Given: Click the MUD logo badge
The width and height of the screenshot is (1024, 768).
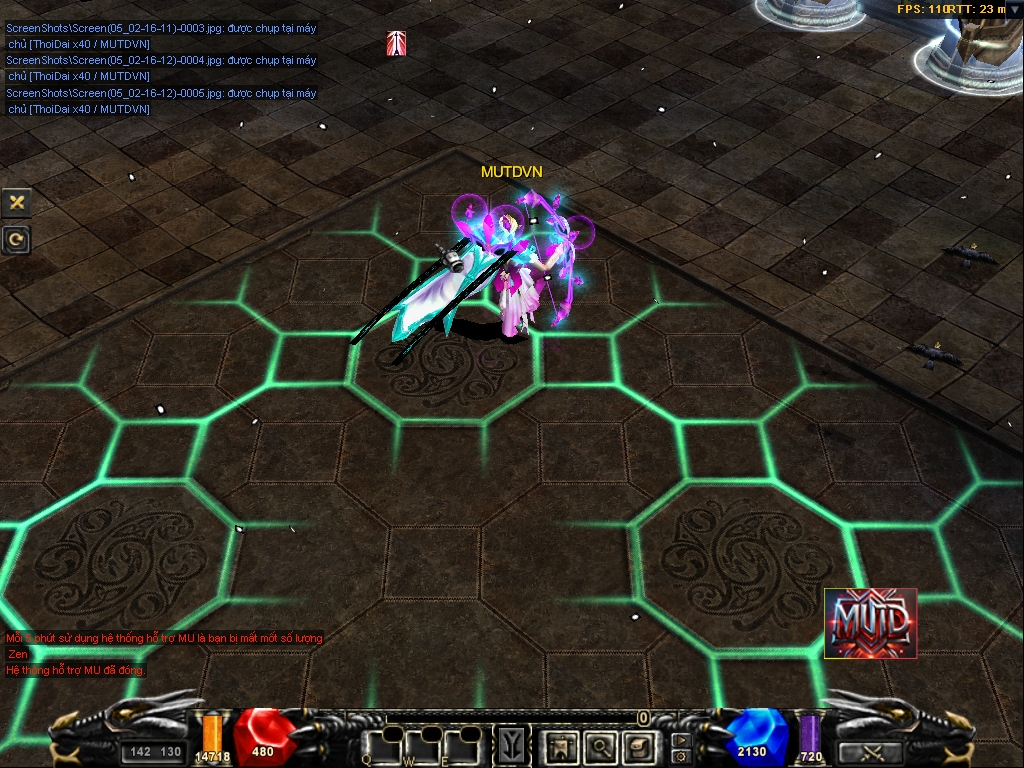Looking at the screenshot, I should pyautogui.click(x=870, y=623).
